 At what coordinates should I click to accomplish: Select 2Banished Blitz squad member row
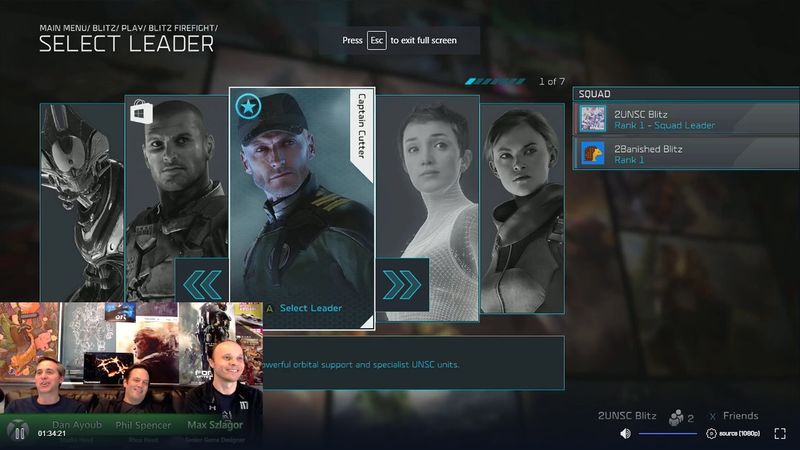click(x=686, y=154)
